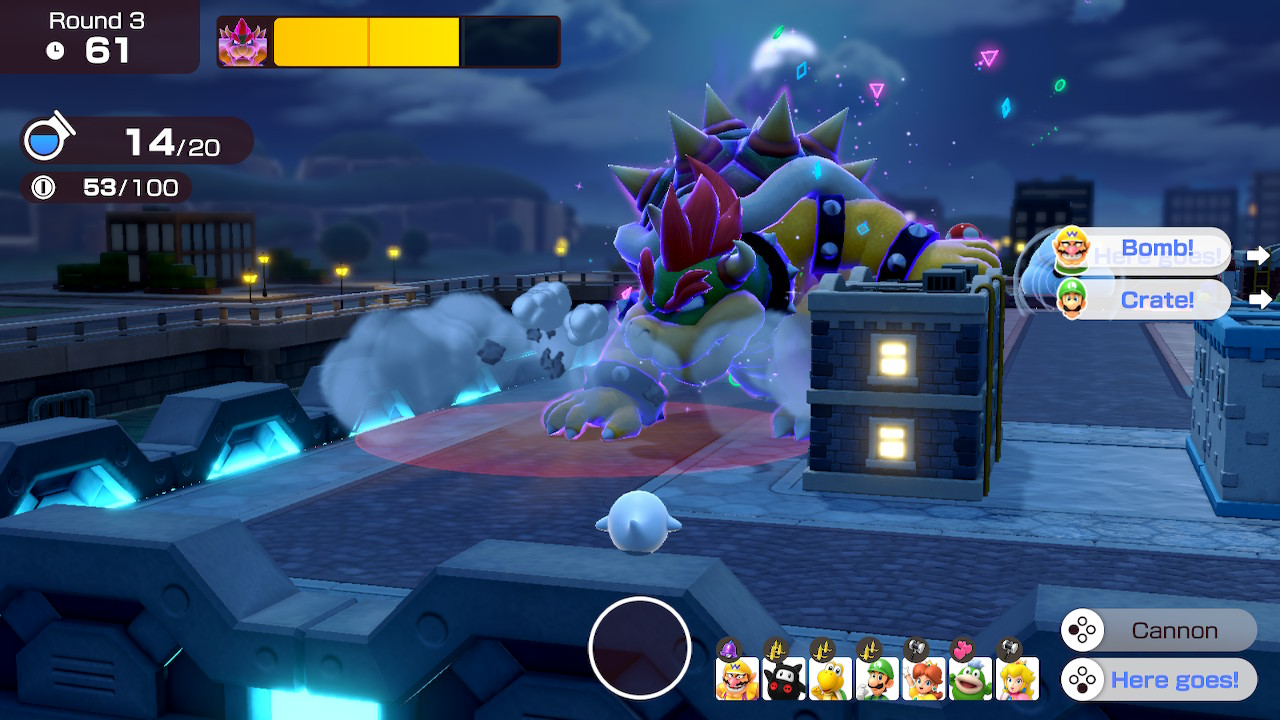Select the green Spike player portrait

(970, 677)
